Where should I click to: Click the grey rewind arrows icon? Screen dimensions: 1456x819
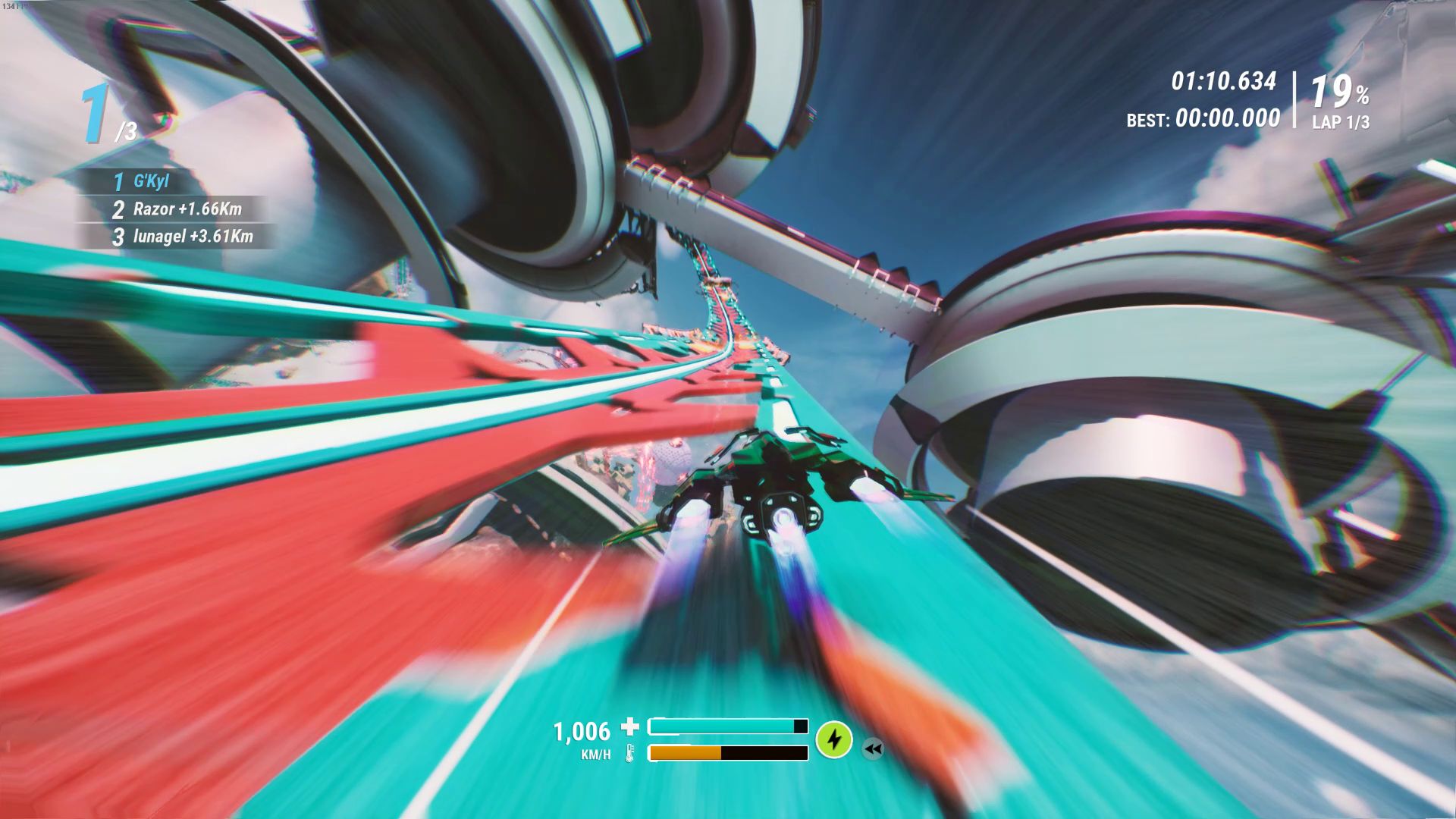click(x=873, y=749)
